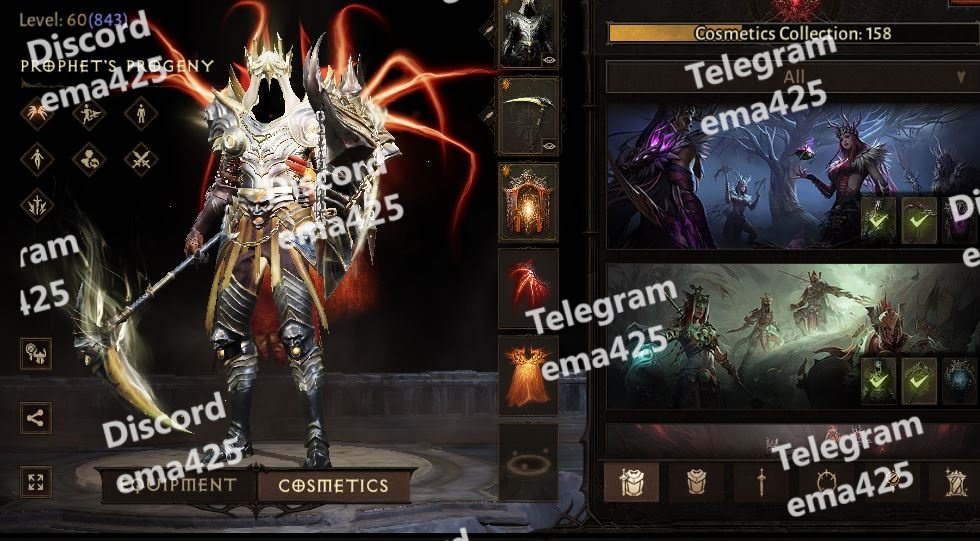This screenshot has height=541, width=980.
Task: Toggle fullscreen character view
Action: (x=36, y=483)
